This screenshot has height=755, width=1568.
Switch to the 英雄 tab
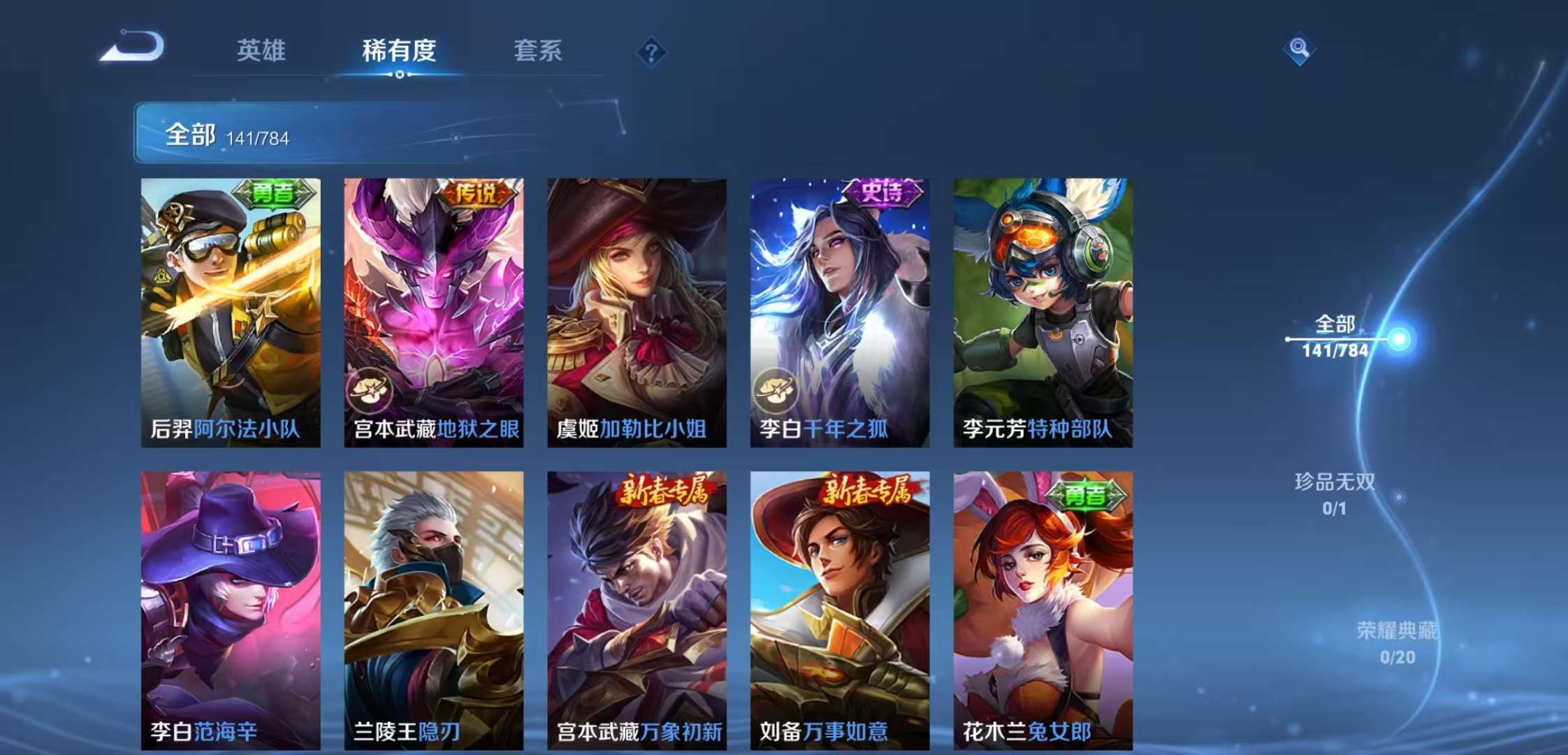tap(262, 51)
